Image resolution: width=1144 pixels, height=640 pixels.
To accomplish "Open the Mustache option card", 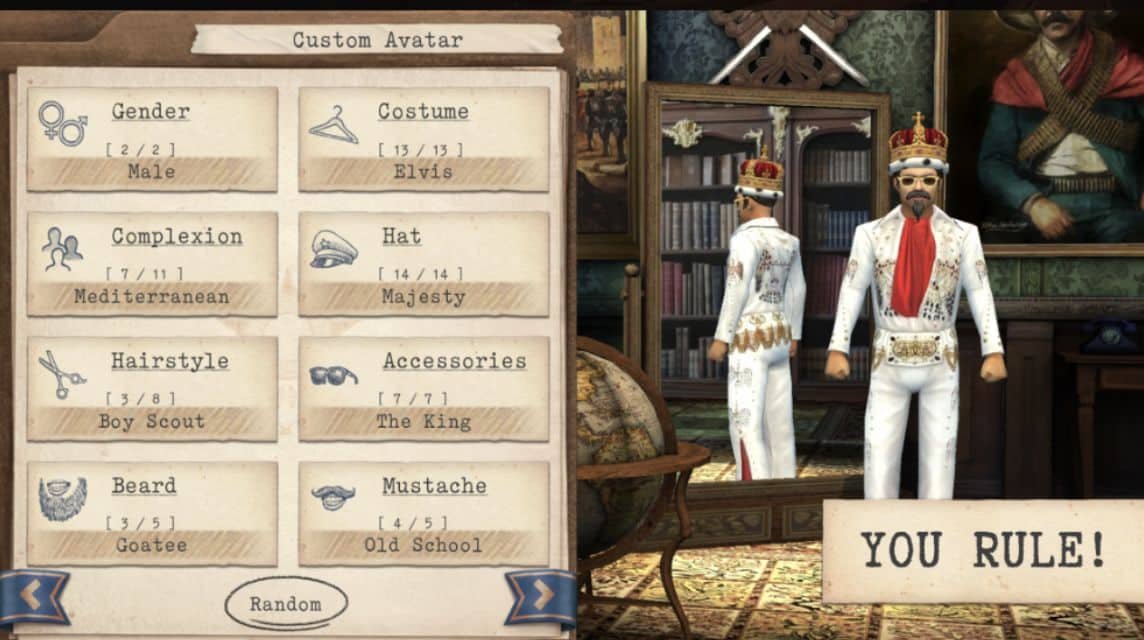I will [424, 514].
